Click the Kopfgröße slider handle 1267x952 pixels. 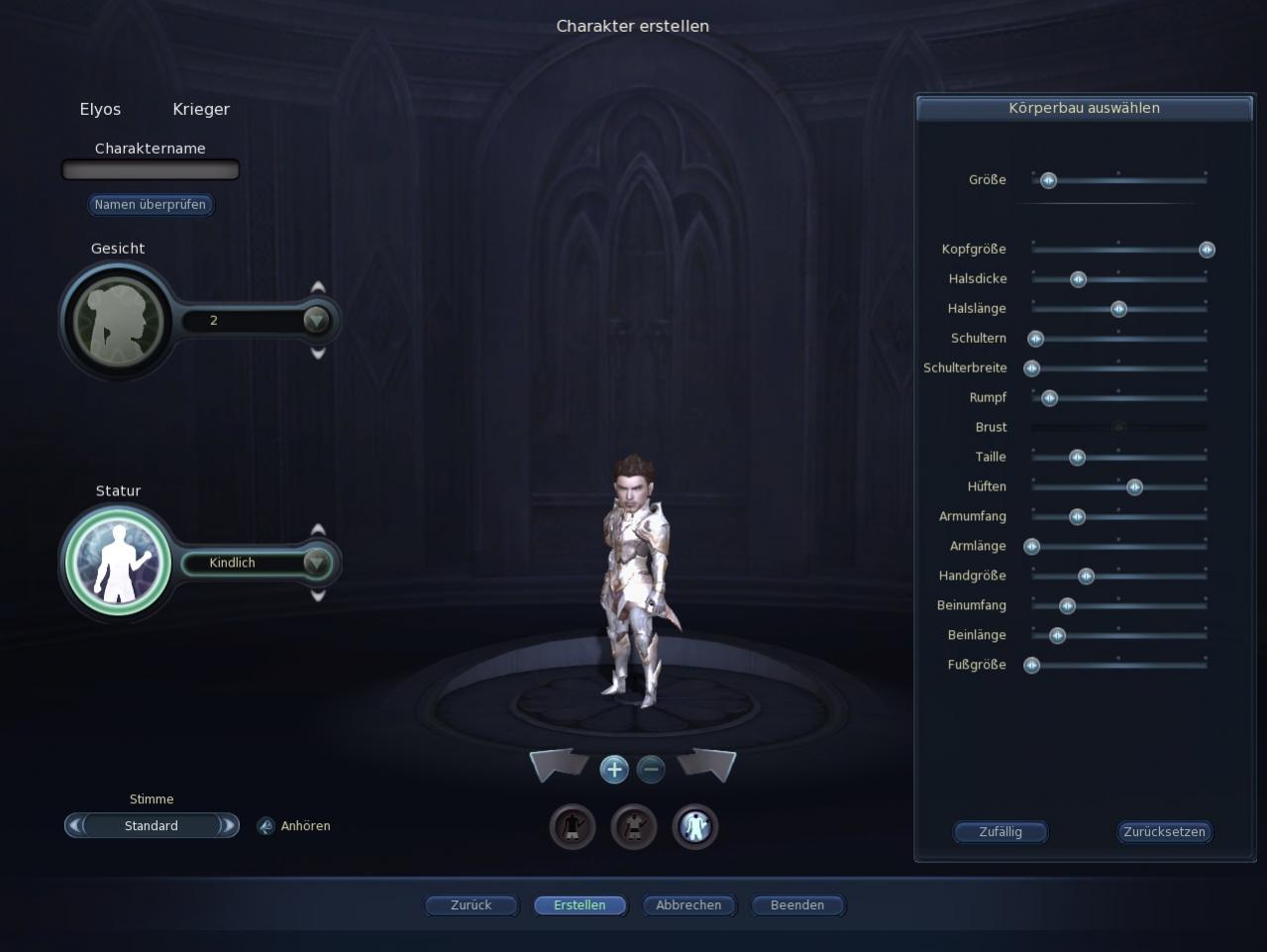1207,250
